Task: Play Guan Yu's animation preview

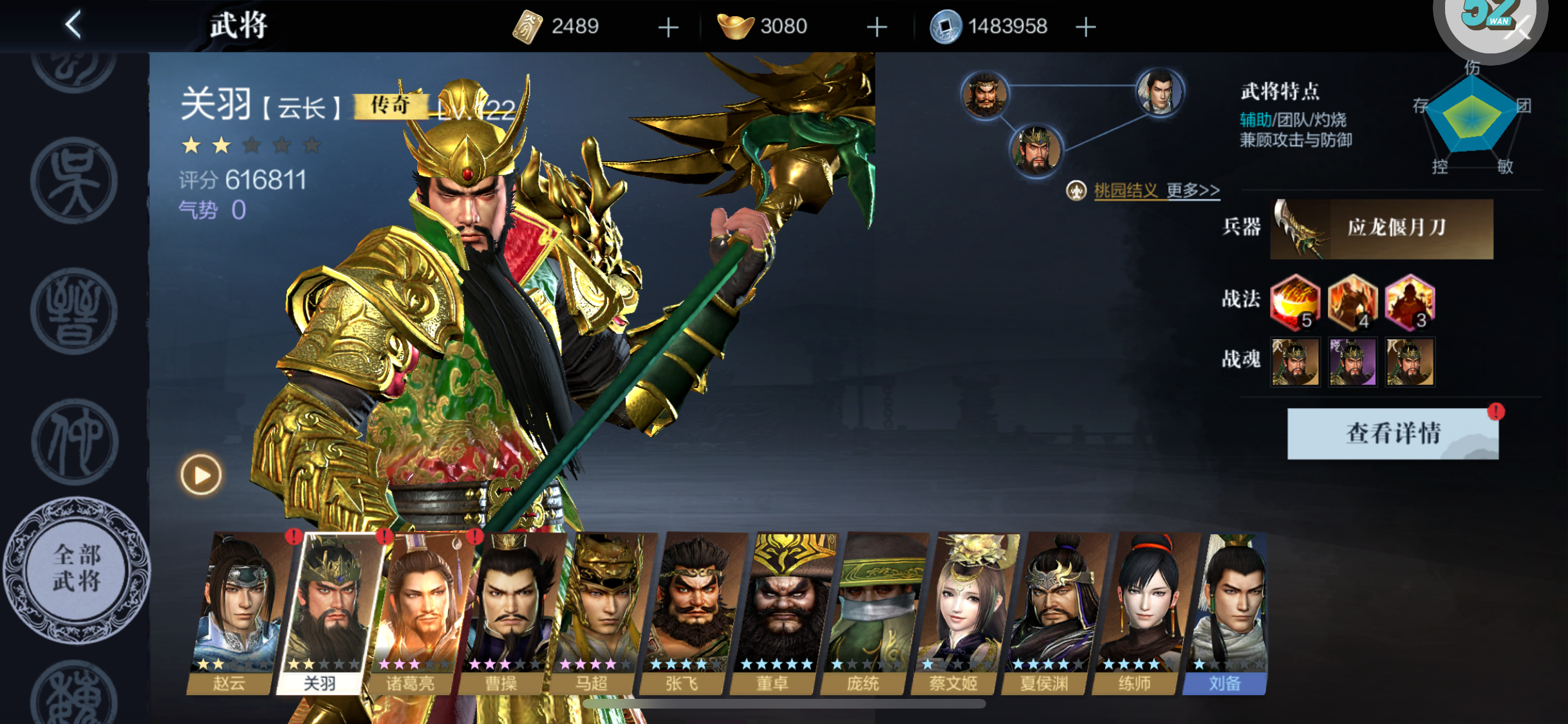Action: [201, 475]
